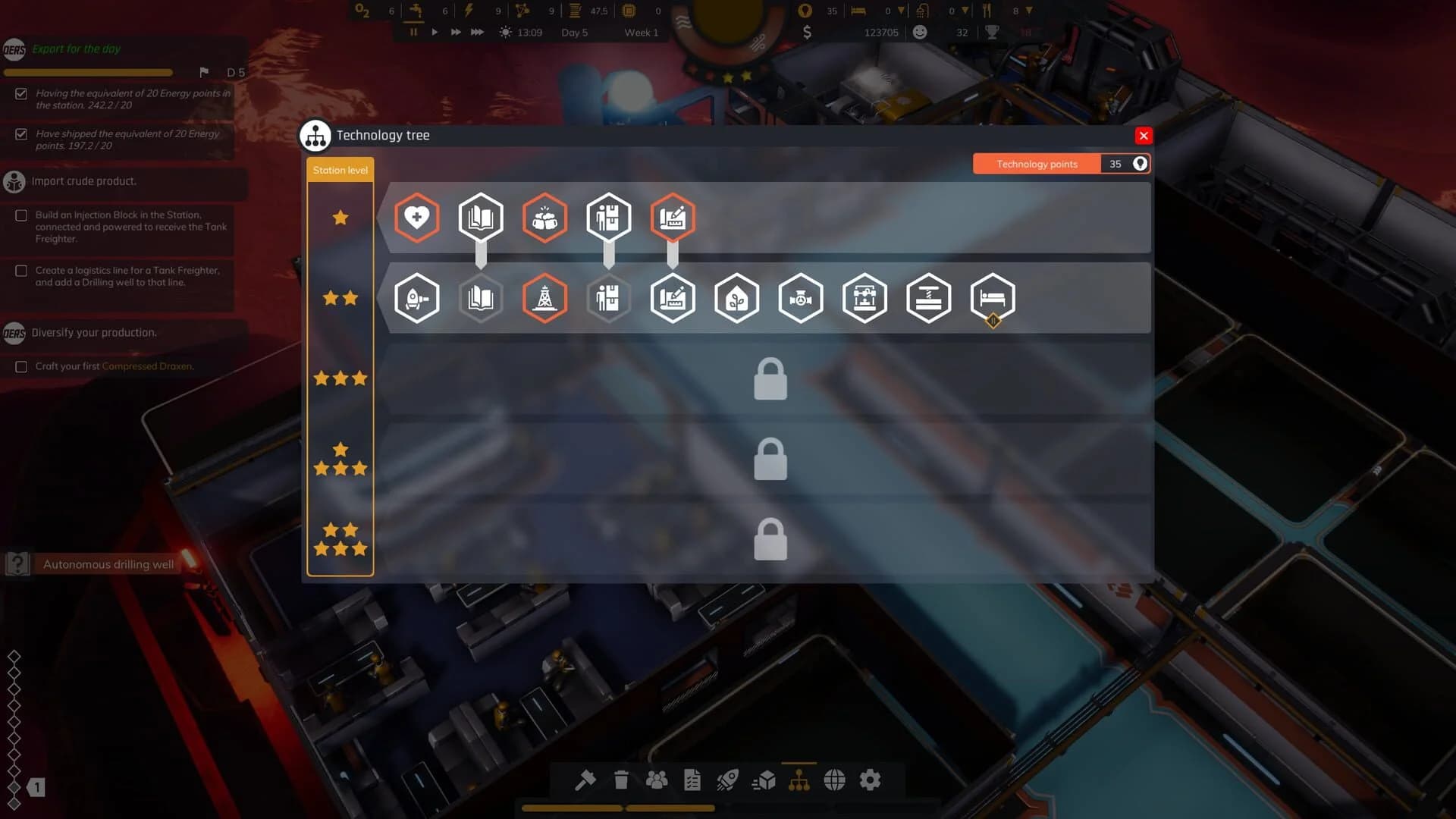Select the valve technology in level two row
The height and width of the screenshot is (819, 1456).
[801, 298]
